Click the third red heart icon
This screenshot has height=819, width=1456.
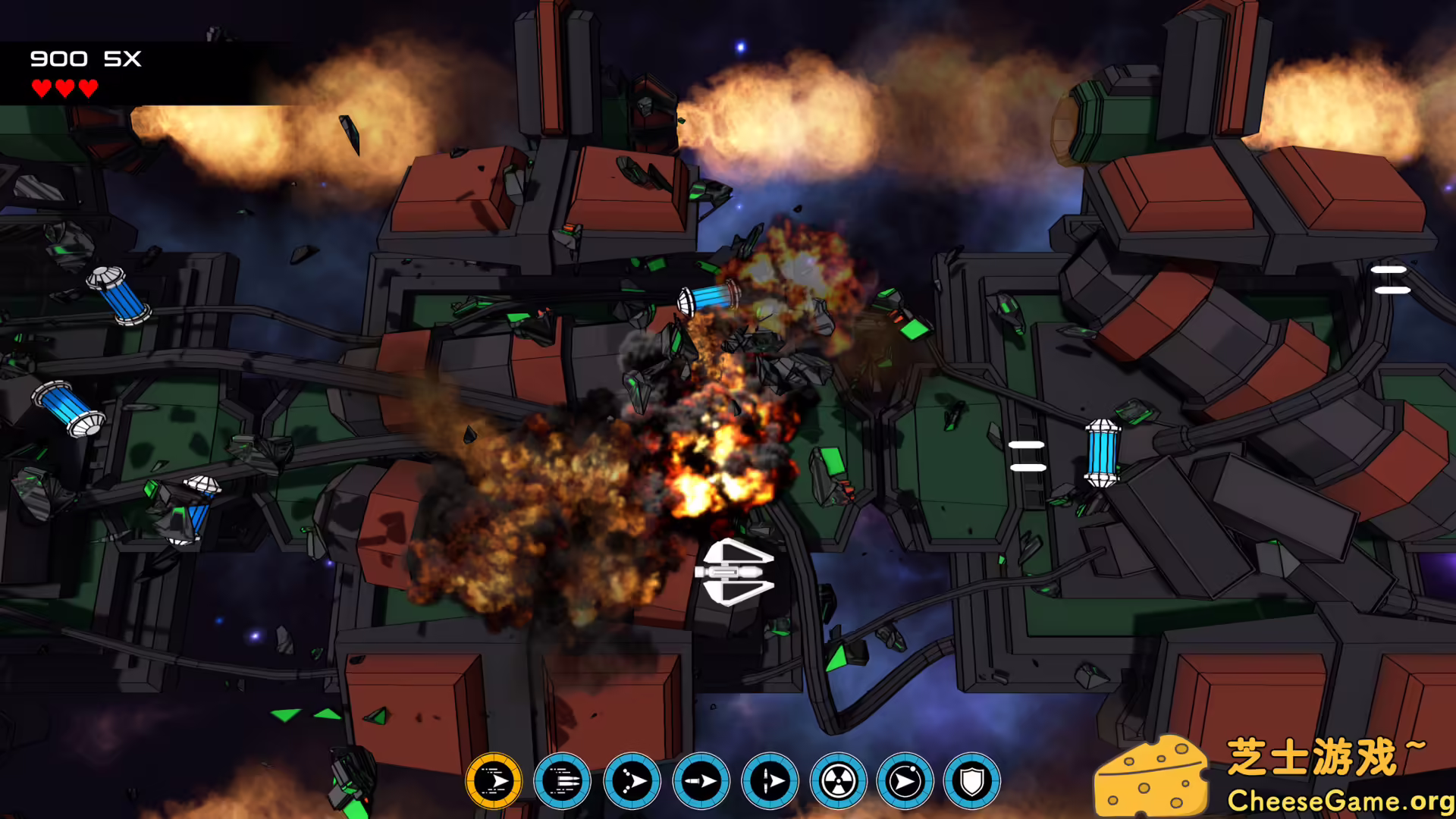[x=87, y=87]
